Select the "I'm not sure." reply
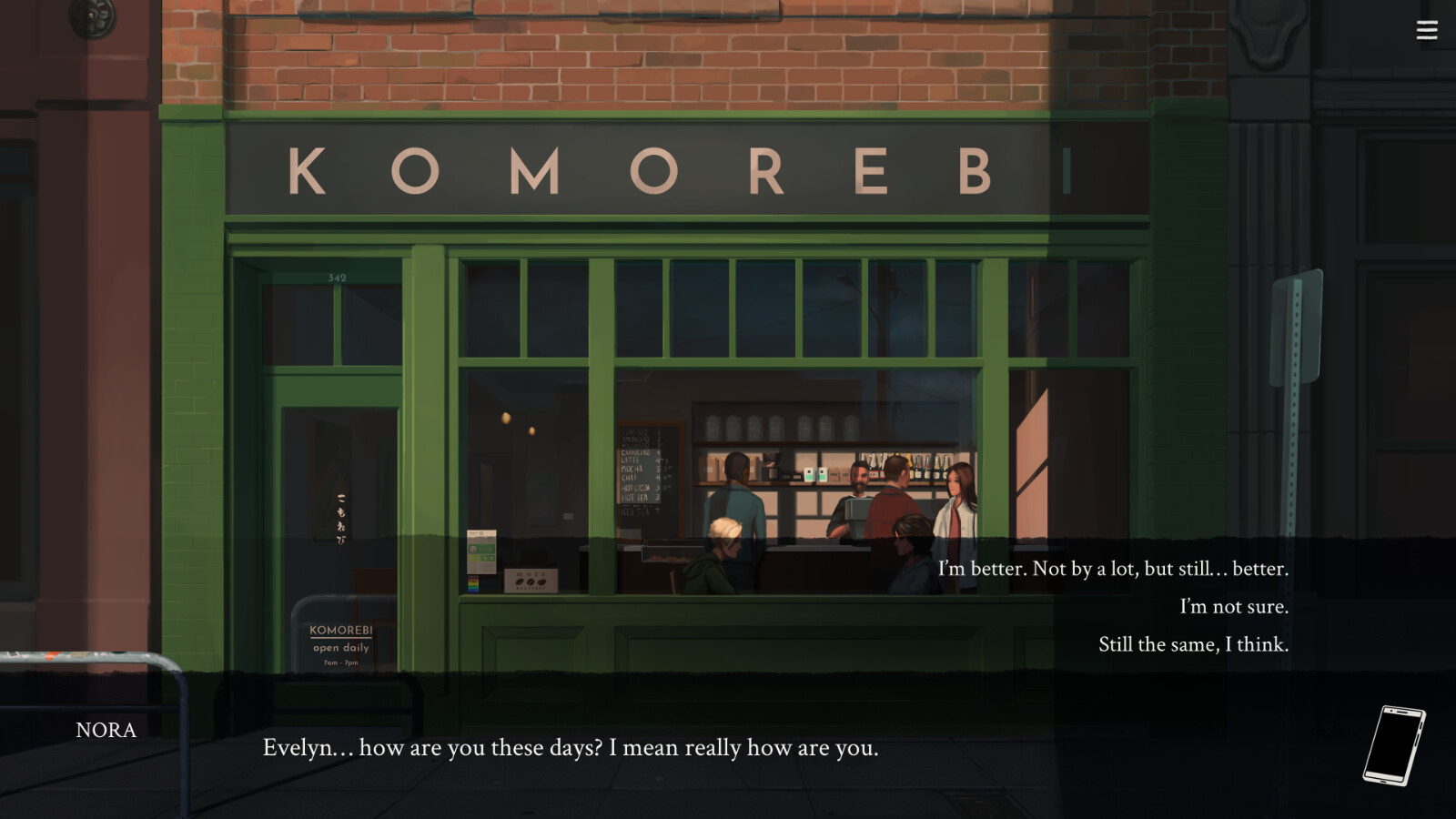Screen dimensions: 1456x819 [1233, 606]
